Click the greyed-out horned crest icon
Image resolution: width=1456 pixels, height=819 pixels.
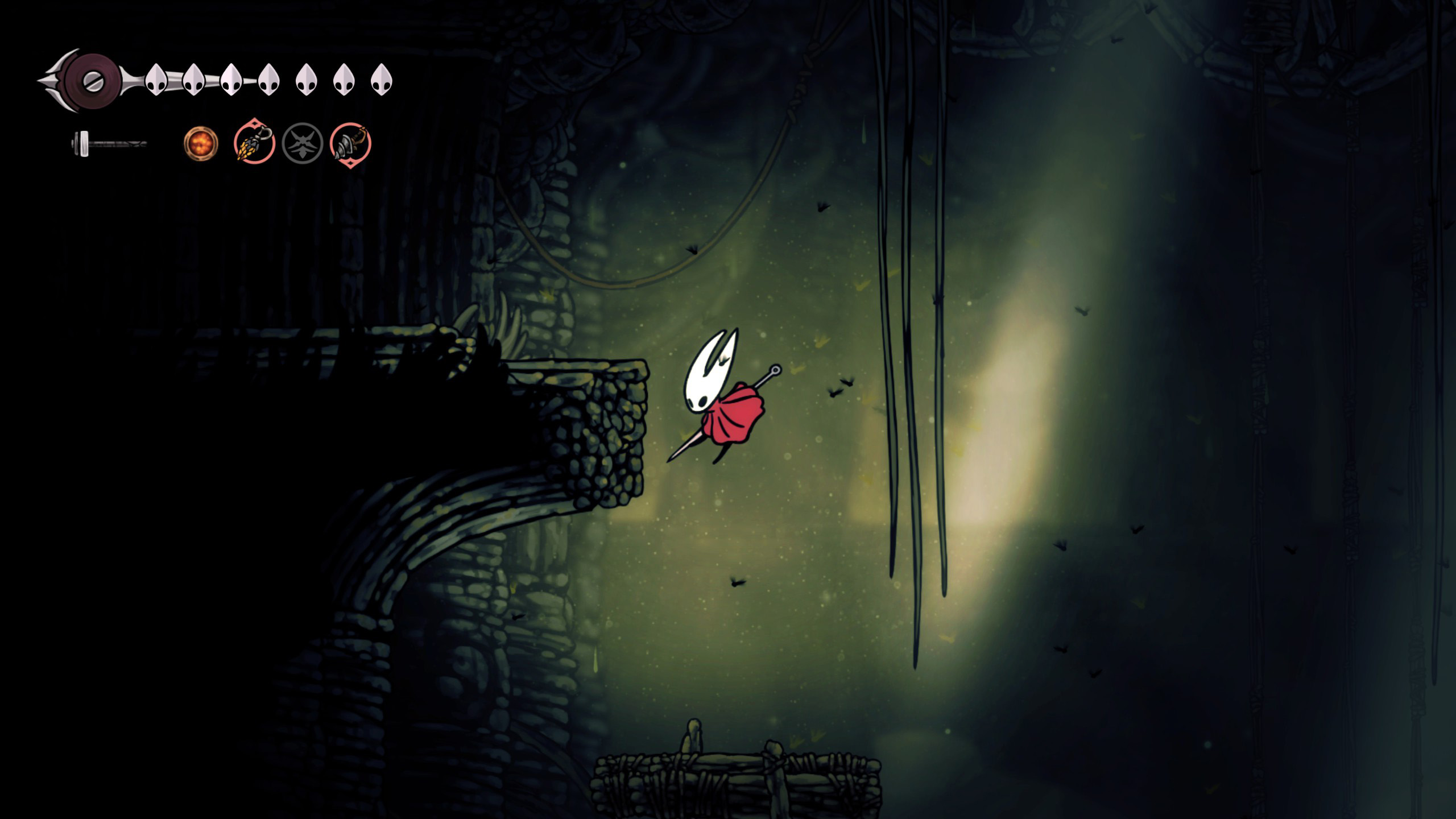[x=303, y=144]
